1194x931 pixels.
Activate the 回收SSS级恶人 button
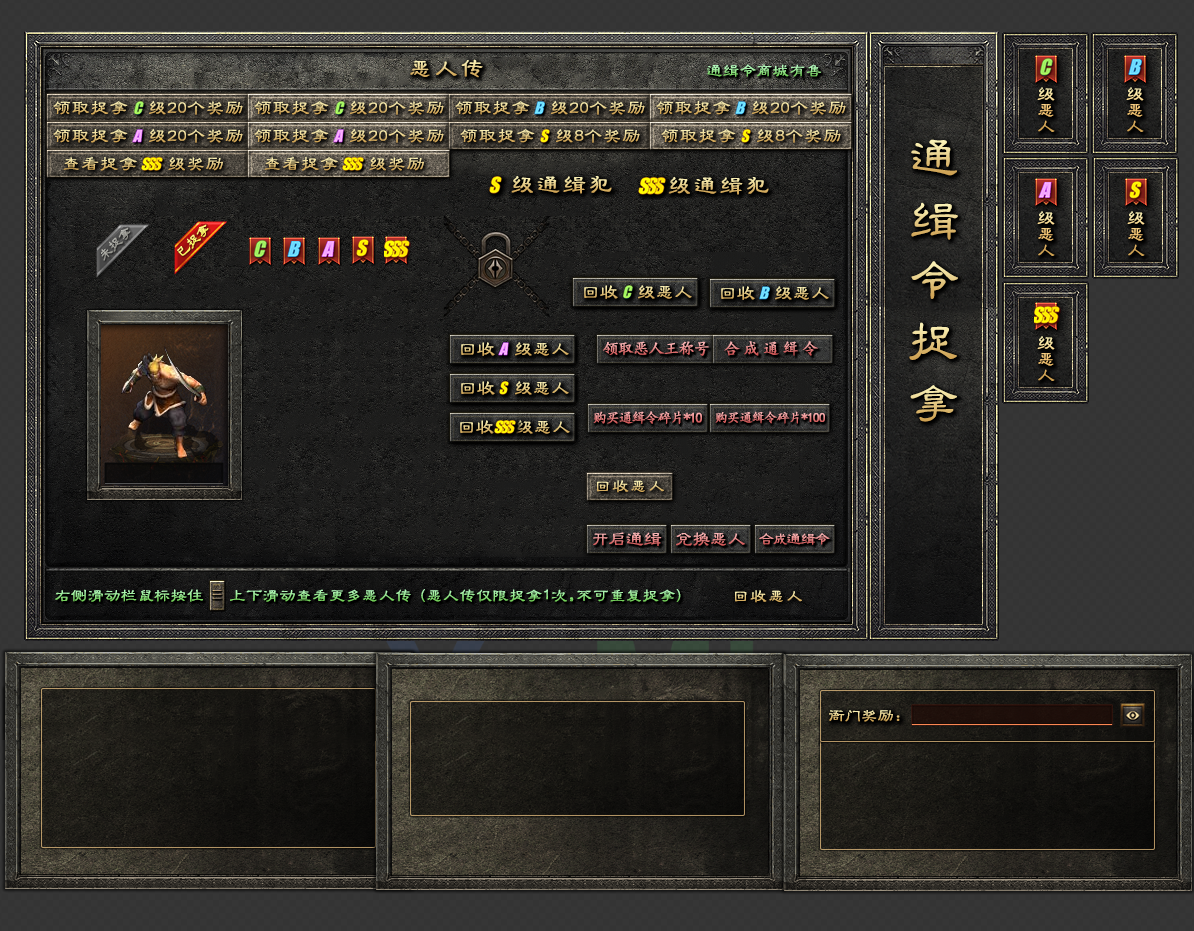tap(512, 427)
